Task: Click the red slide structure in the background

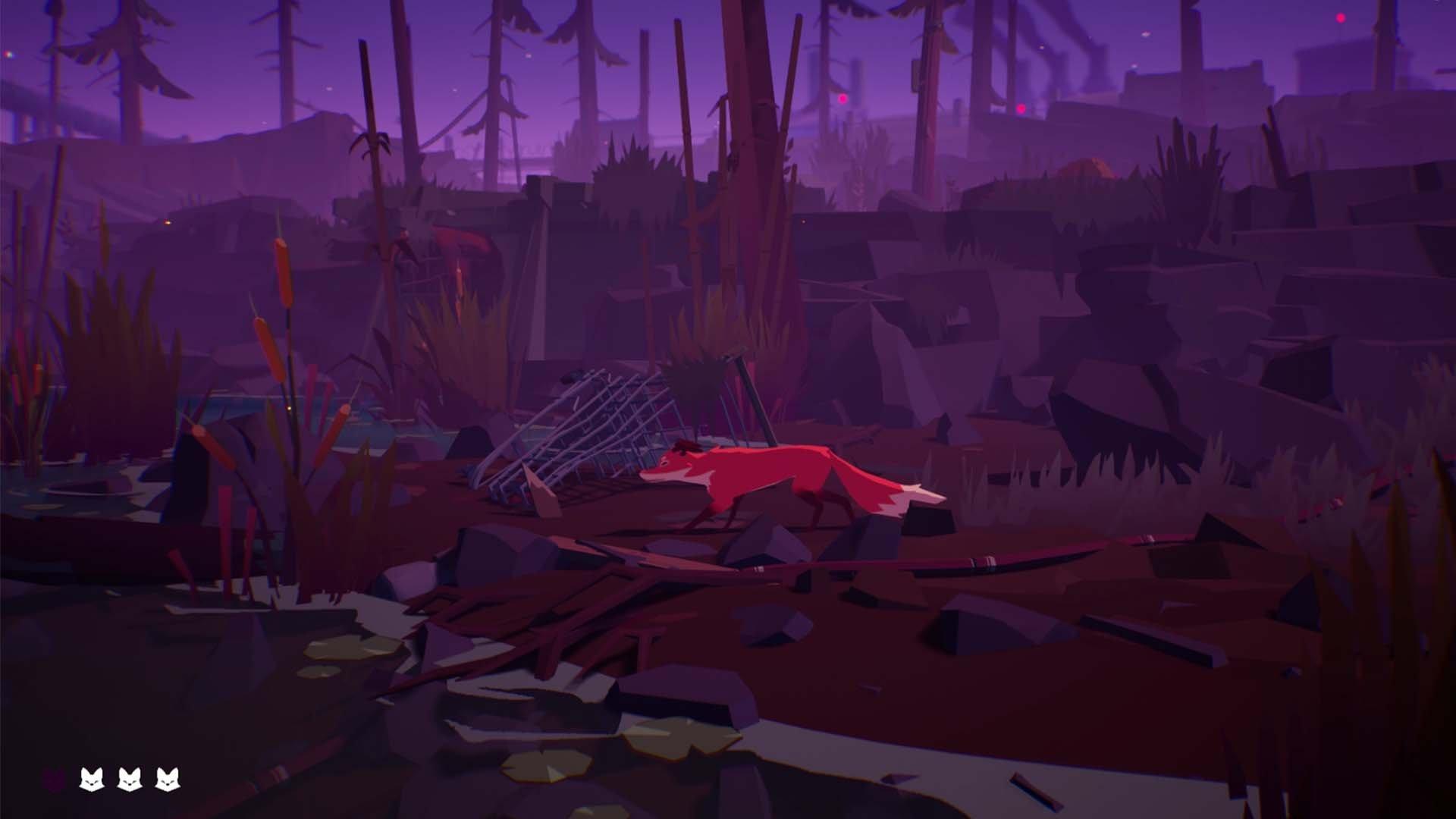Action: point(455,243)
